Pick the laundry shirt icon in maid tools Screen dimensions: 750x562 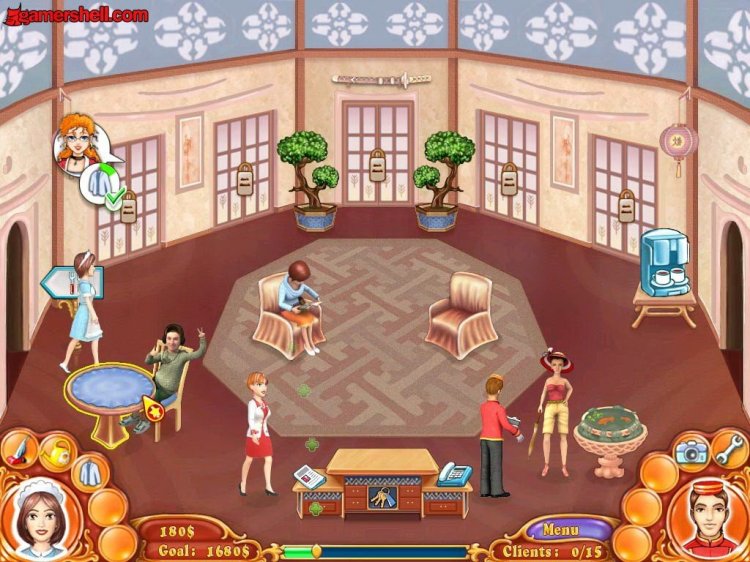[89, 470]
